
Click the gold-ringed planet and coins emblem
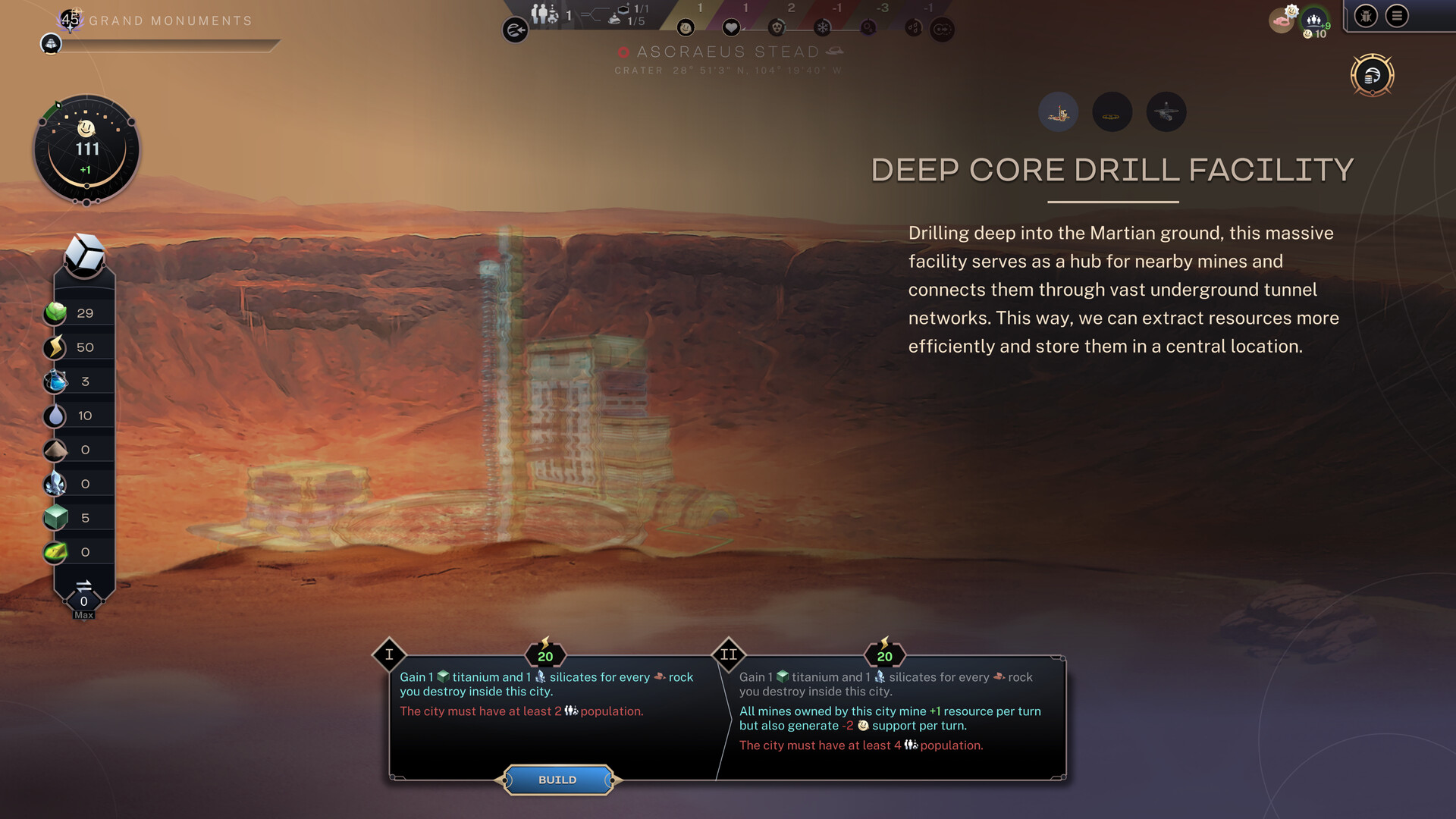[x=1372, y=75]
